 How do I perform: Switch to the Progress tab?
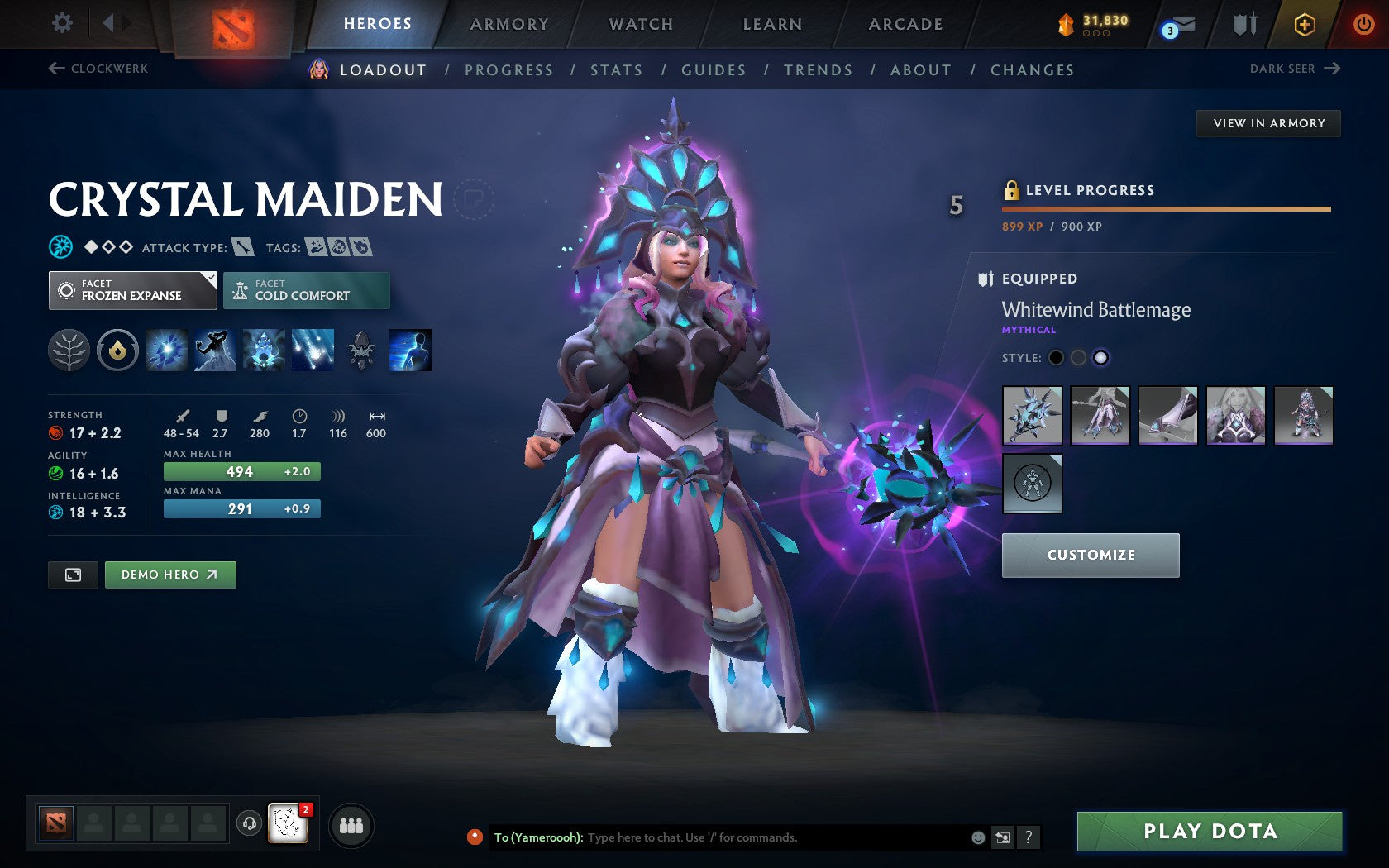click(508, 70)
